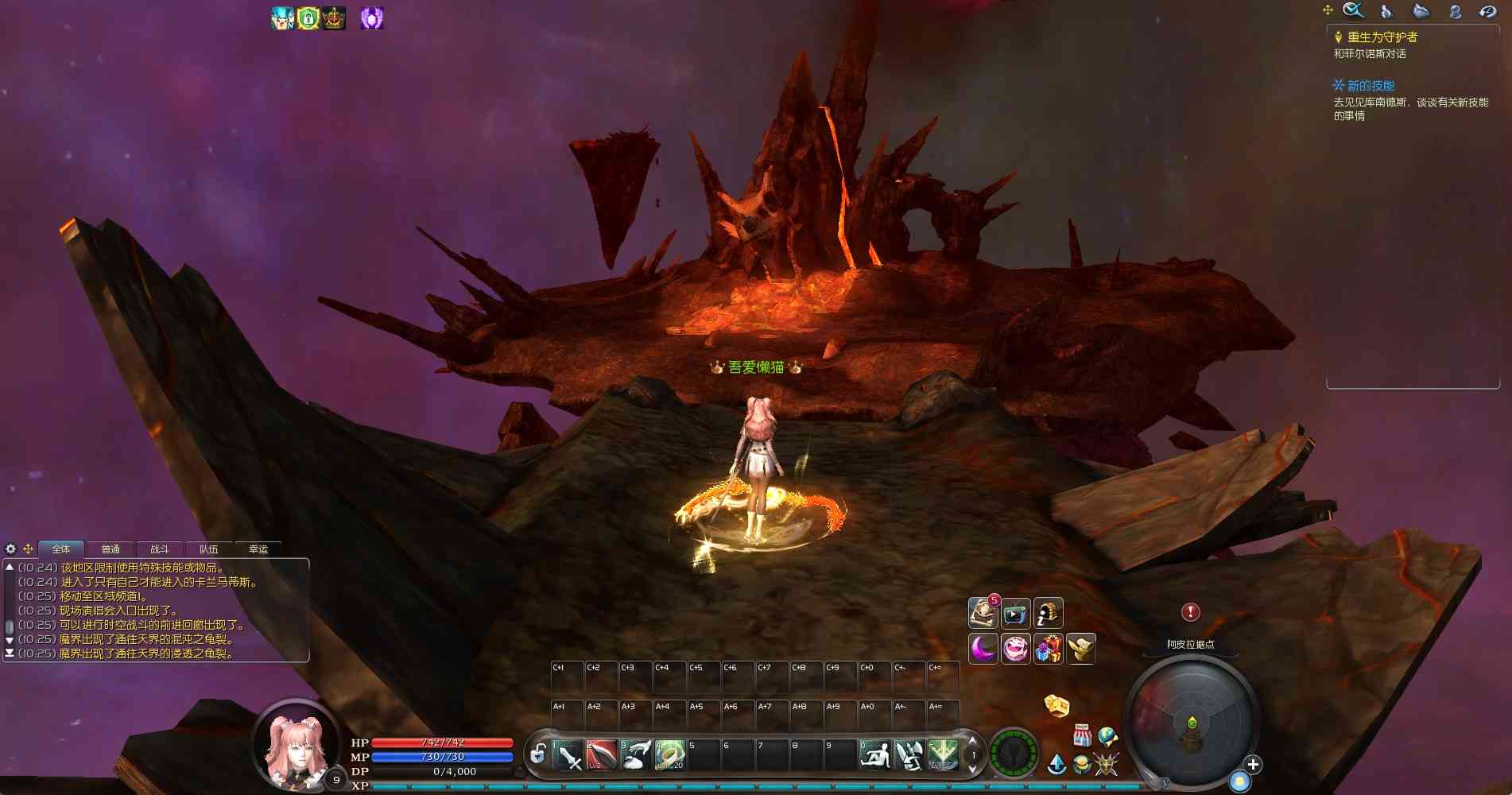Open the shop storefront icon

1082,735
